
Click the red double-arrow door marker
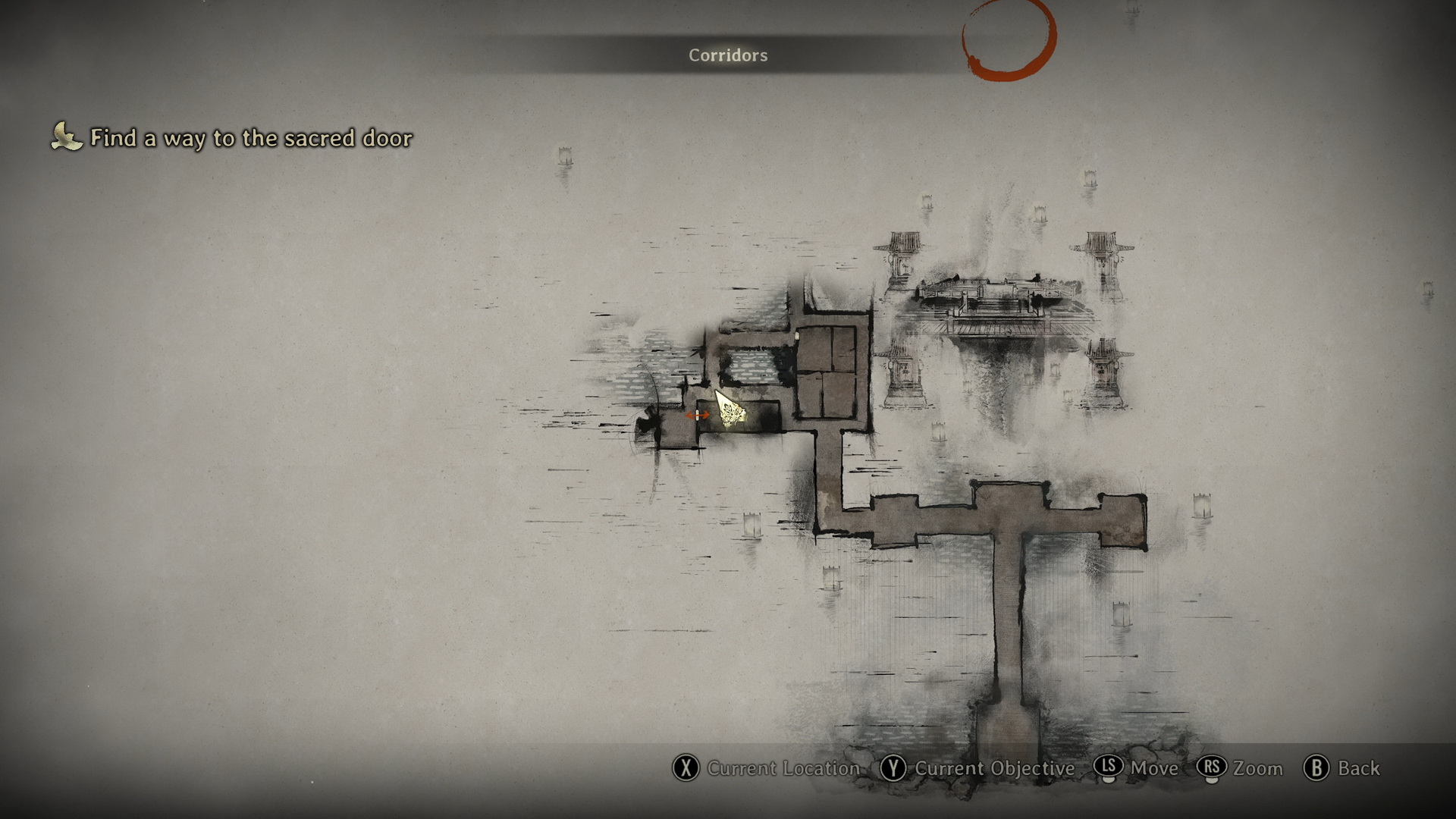coord(698,415)
